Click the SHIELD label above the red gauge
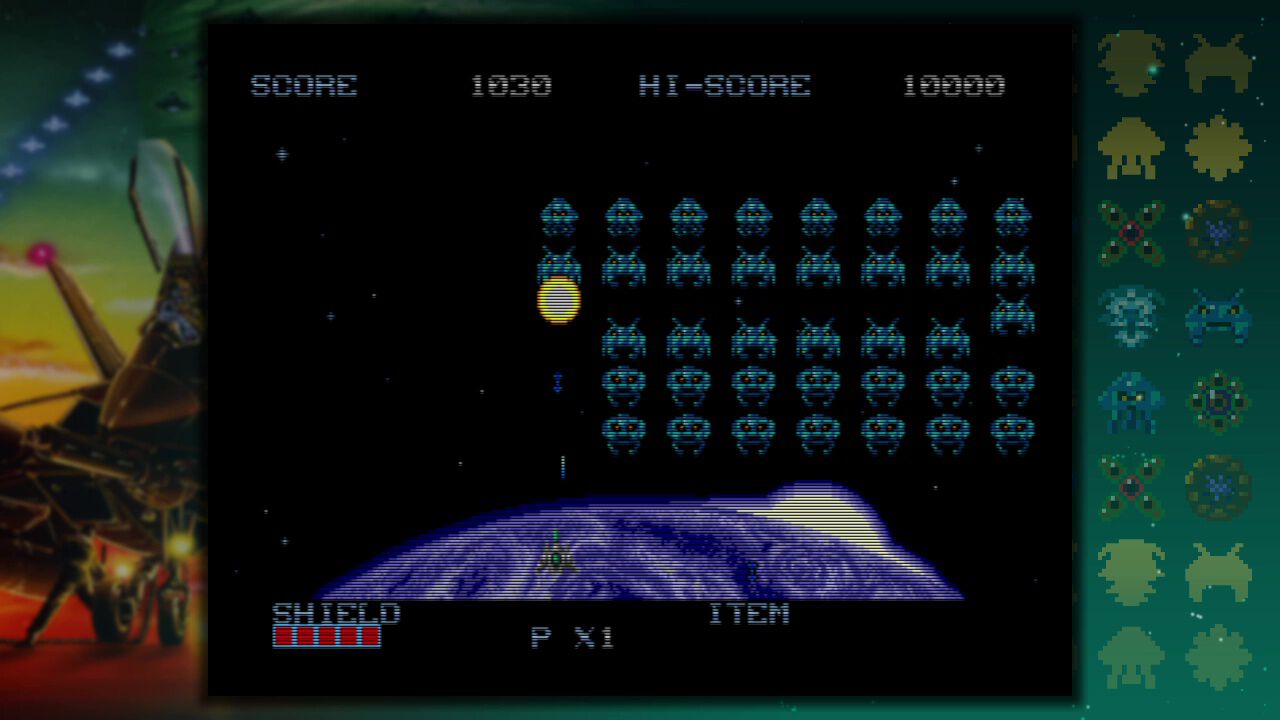This screenshot has height=720, width=1280. tap(337, 614)
